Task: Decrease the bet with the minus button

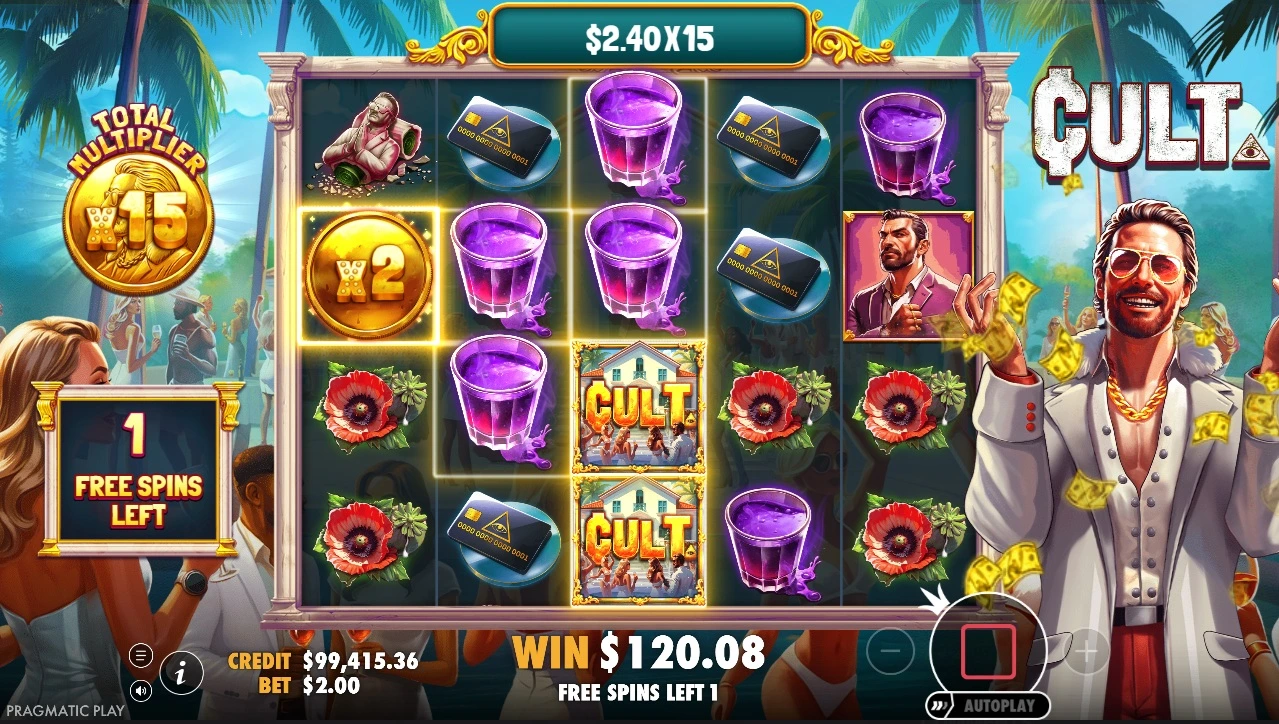Action: [x=890, y=653]
